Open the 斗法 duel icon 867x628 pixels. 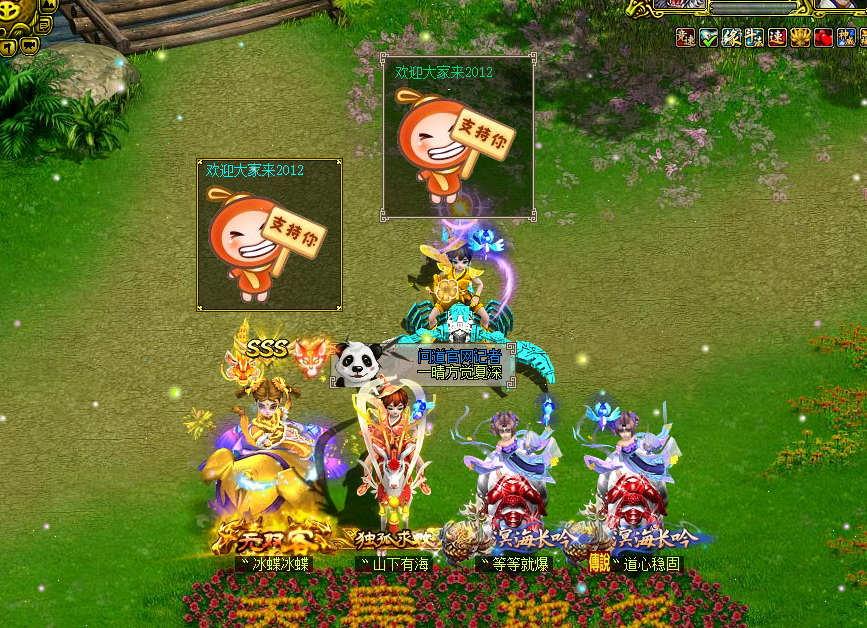[754, 38]
